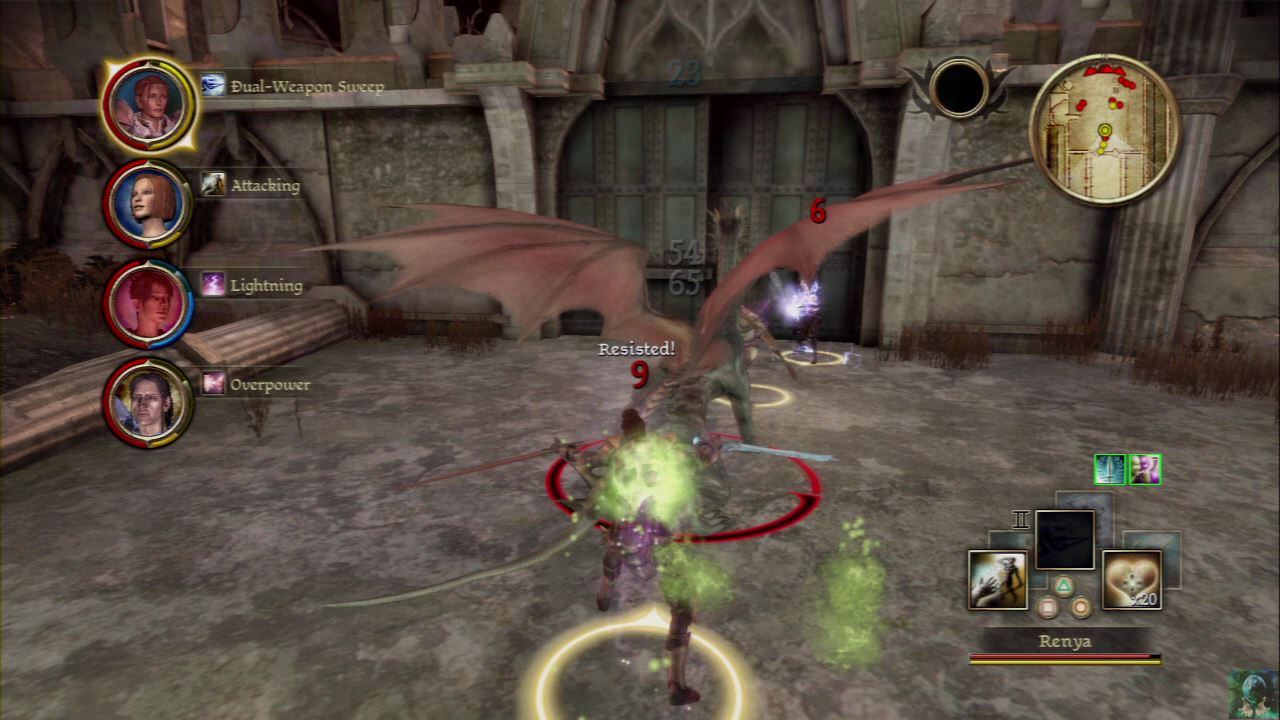
Task: Switch to the party member who is Attacking
Action: point(148,204)
